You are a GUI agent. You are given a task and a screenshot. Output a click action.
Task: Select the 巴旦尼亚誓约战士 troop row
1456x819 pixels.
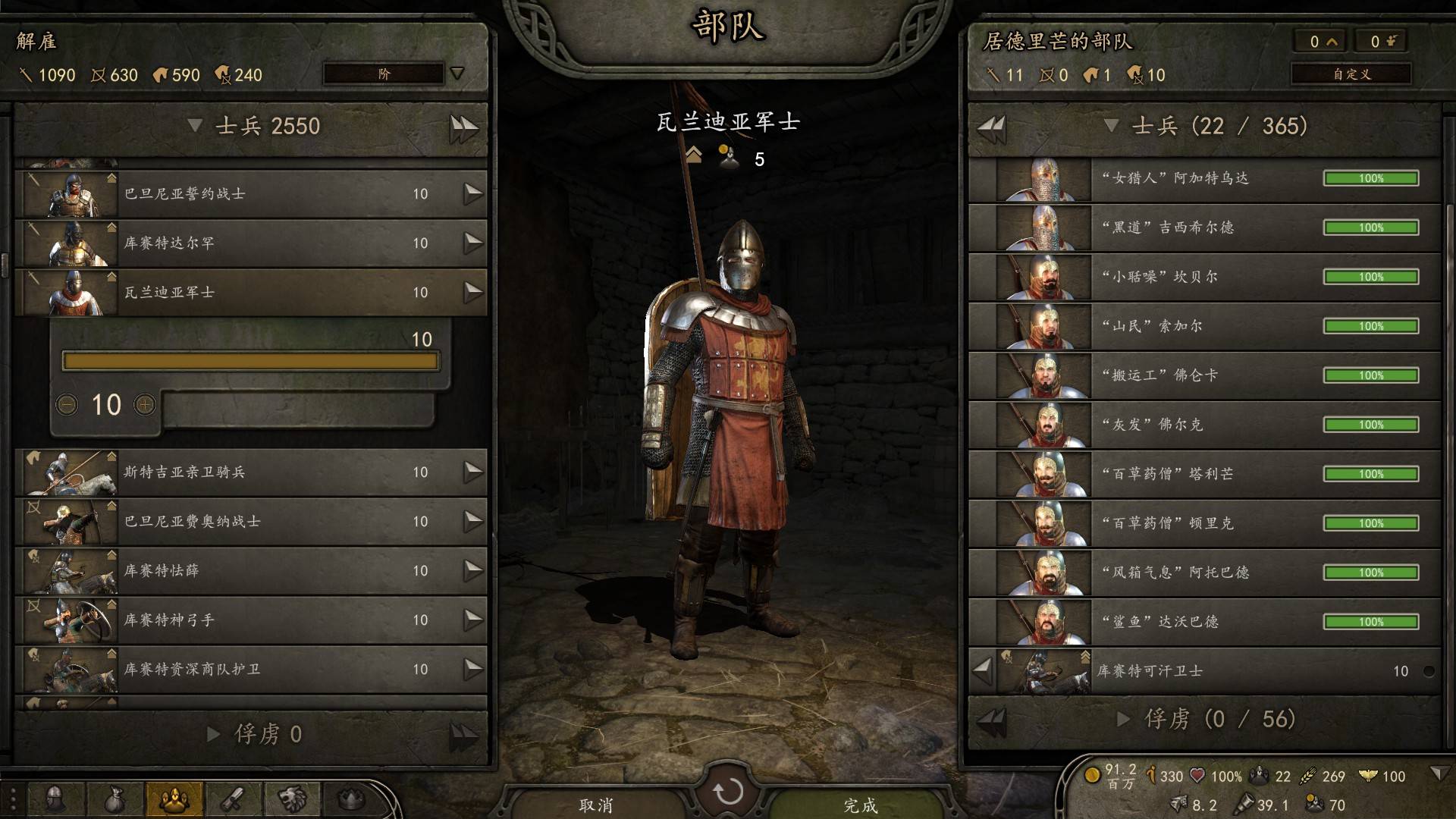(x=250, y=194)
